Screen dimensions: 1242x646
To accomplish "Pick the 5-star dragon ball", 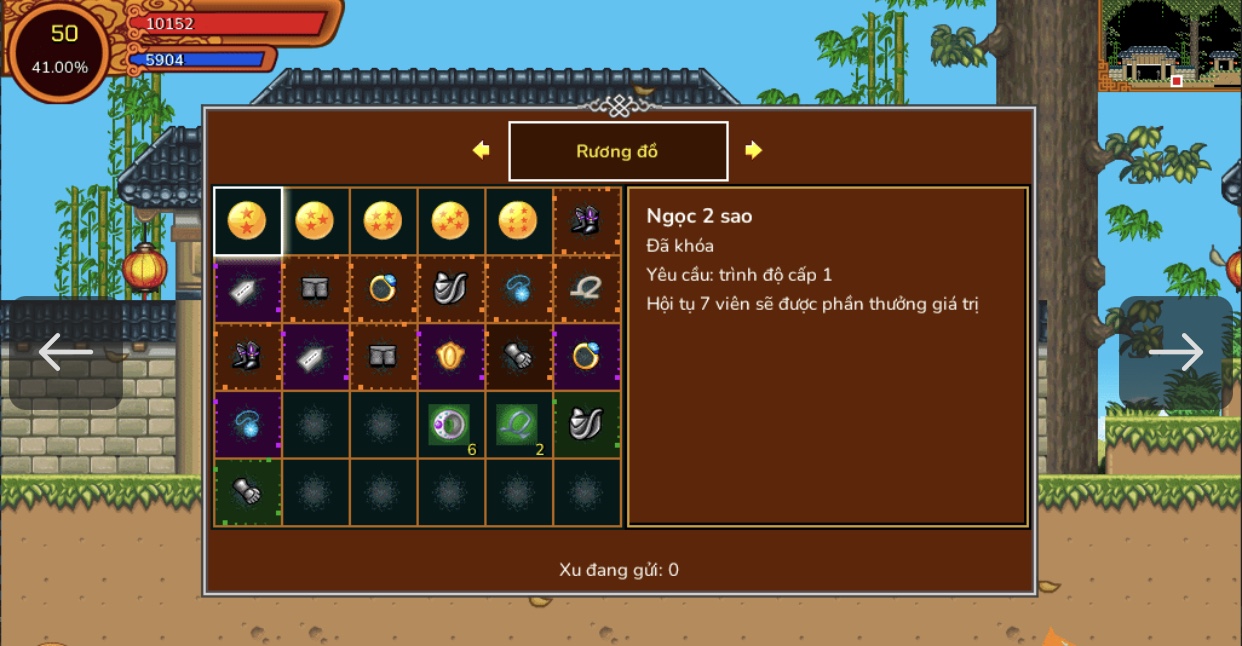I will tap(451, 221).
